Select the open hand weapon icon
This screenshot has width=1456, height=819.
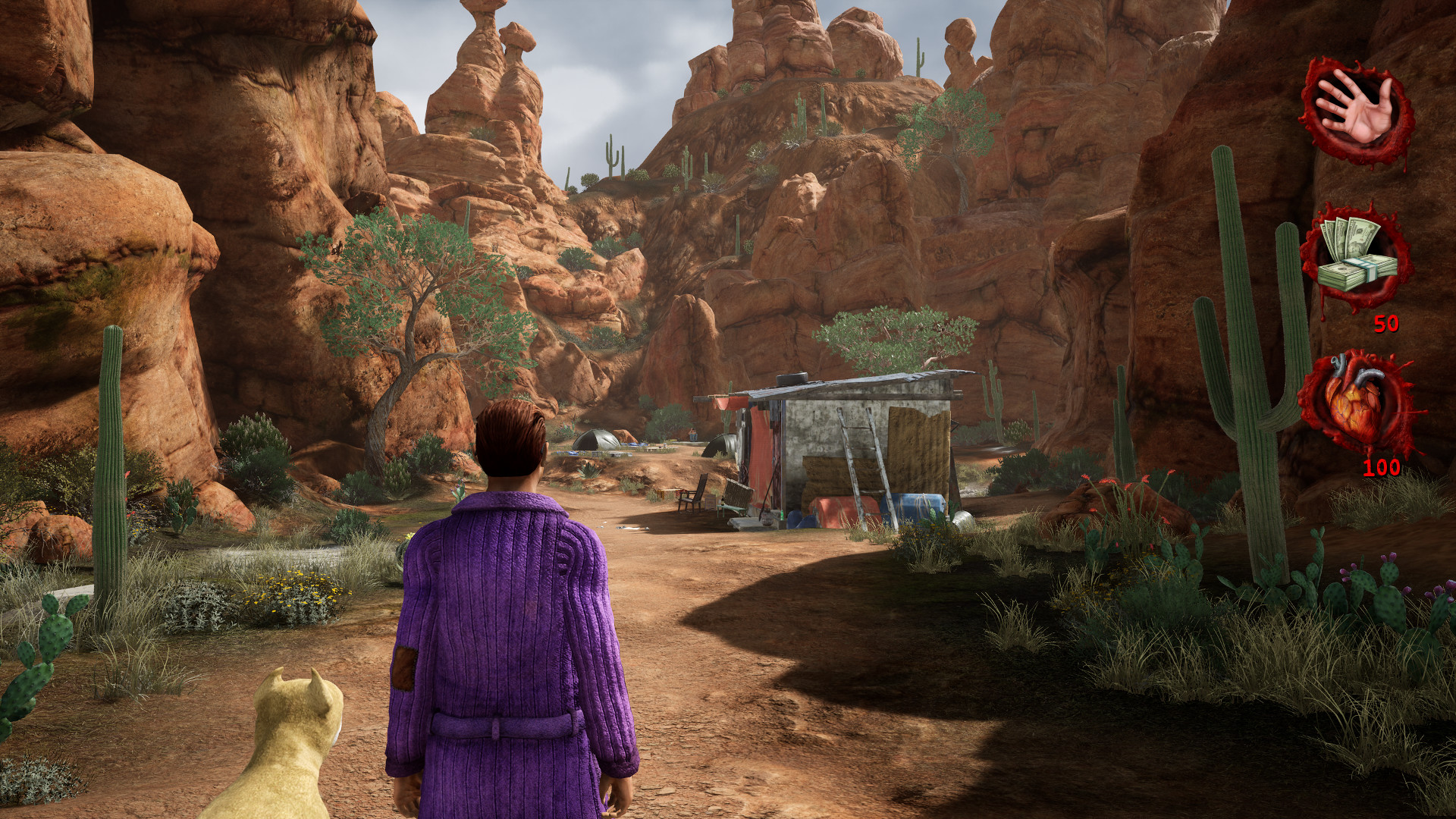coord(1357,111)
